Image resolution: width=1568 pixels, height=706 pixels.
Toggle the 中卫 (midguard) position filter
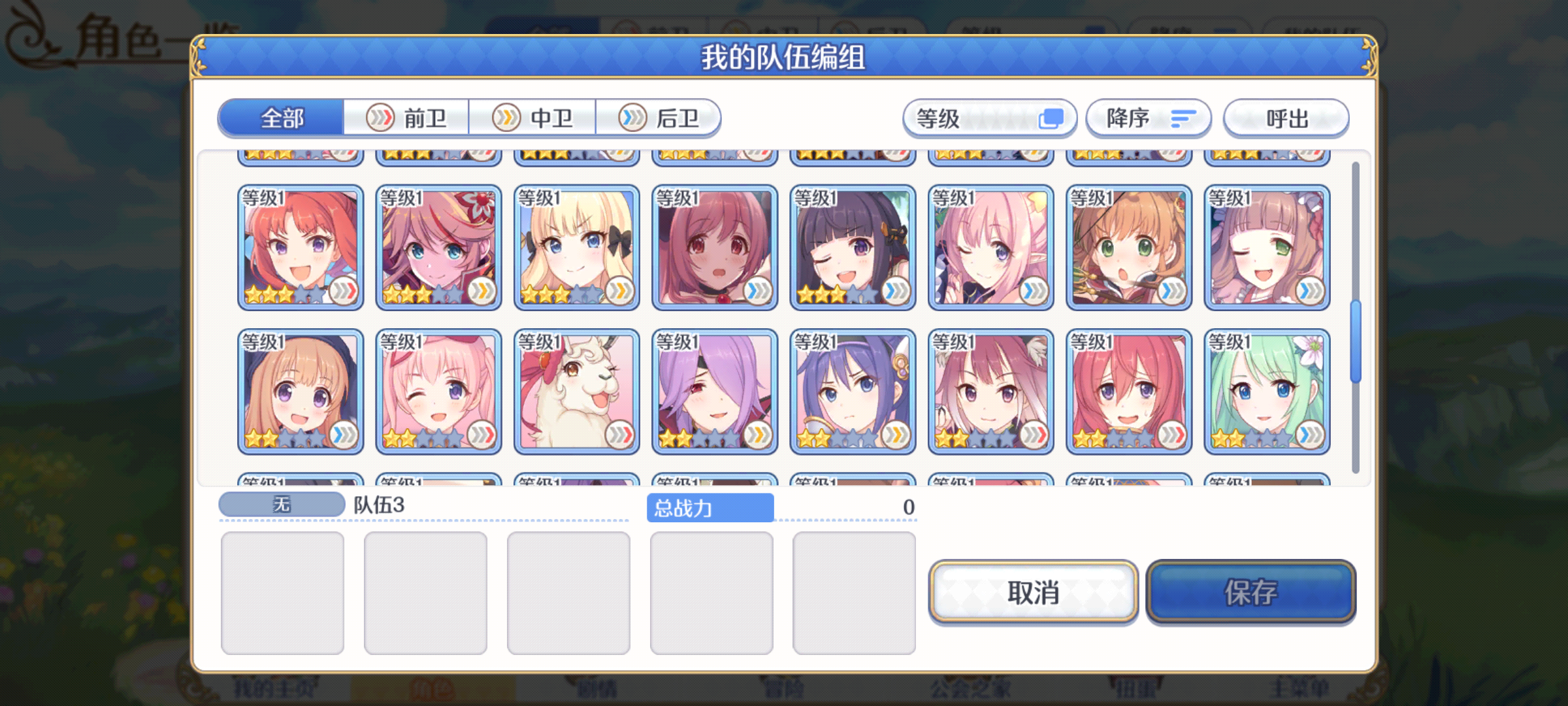(x=532, y=118)
